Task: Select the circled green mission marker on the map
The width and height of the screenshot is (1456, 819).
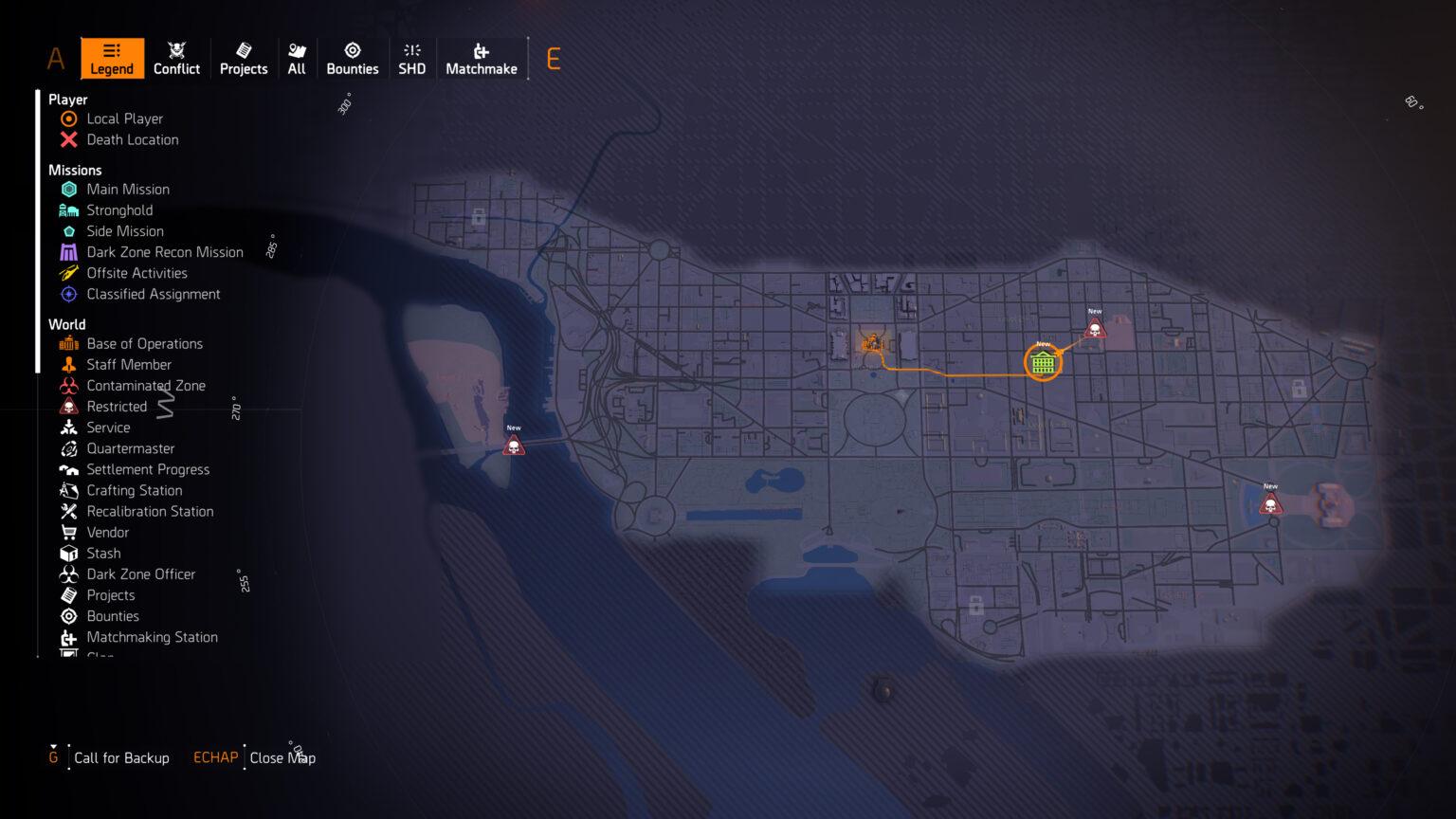Action: click(x=1043, y=362)
